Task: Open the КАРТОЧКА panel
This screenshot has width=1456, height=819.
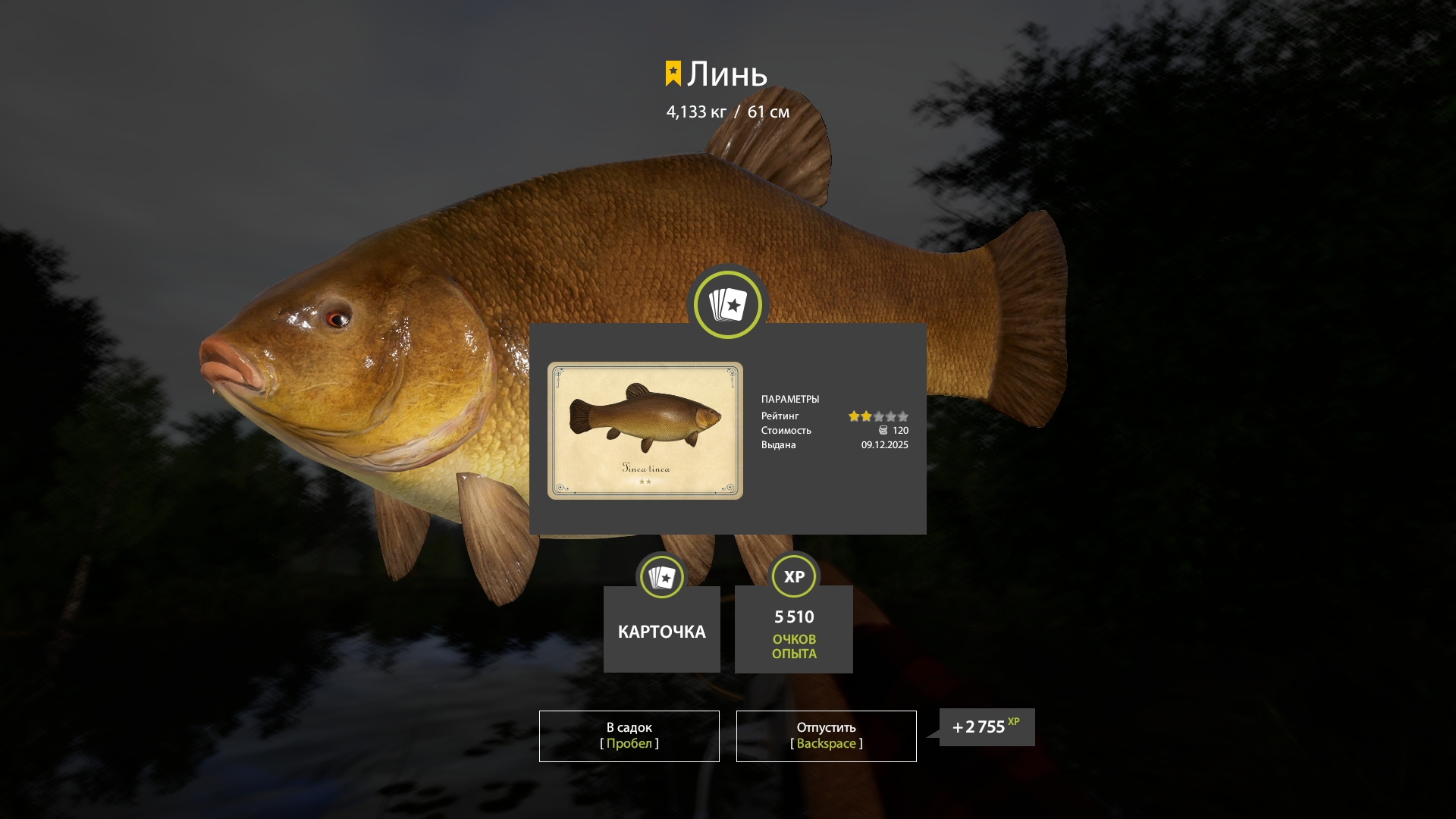Action: [x=661, y=629]
